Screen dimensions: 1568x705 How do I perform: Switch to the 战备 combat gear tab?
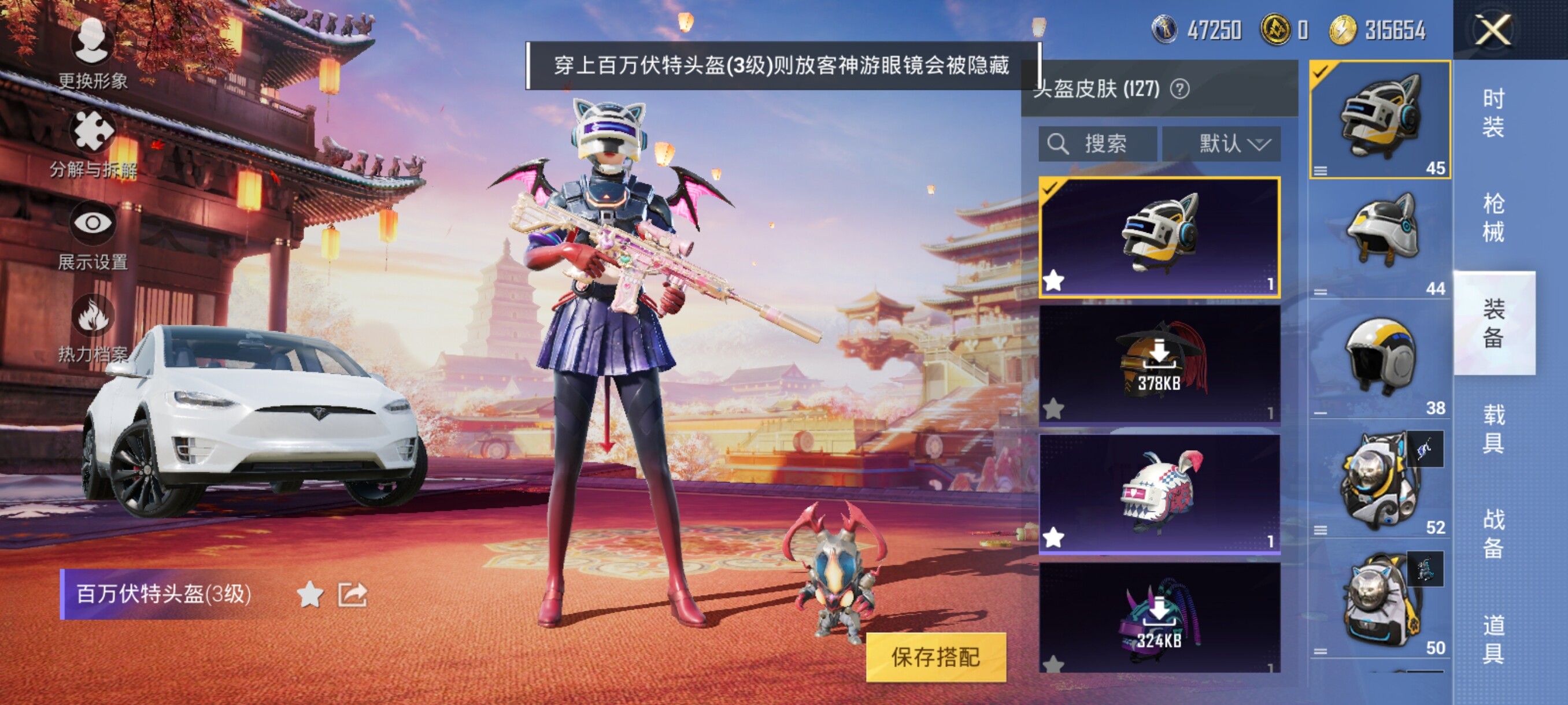click(1493, 533)
